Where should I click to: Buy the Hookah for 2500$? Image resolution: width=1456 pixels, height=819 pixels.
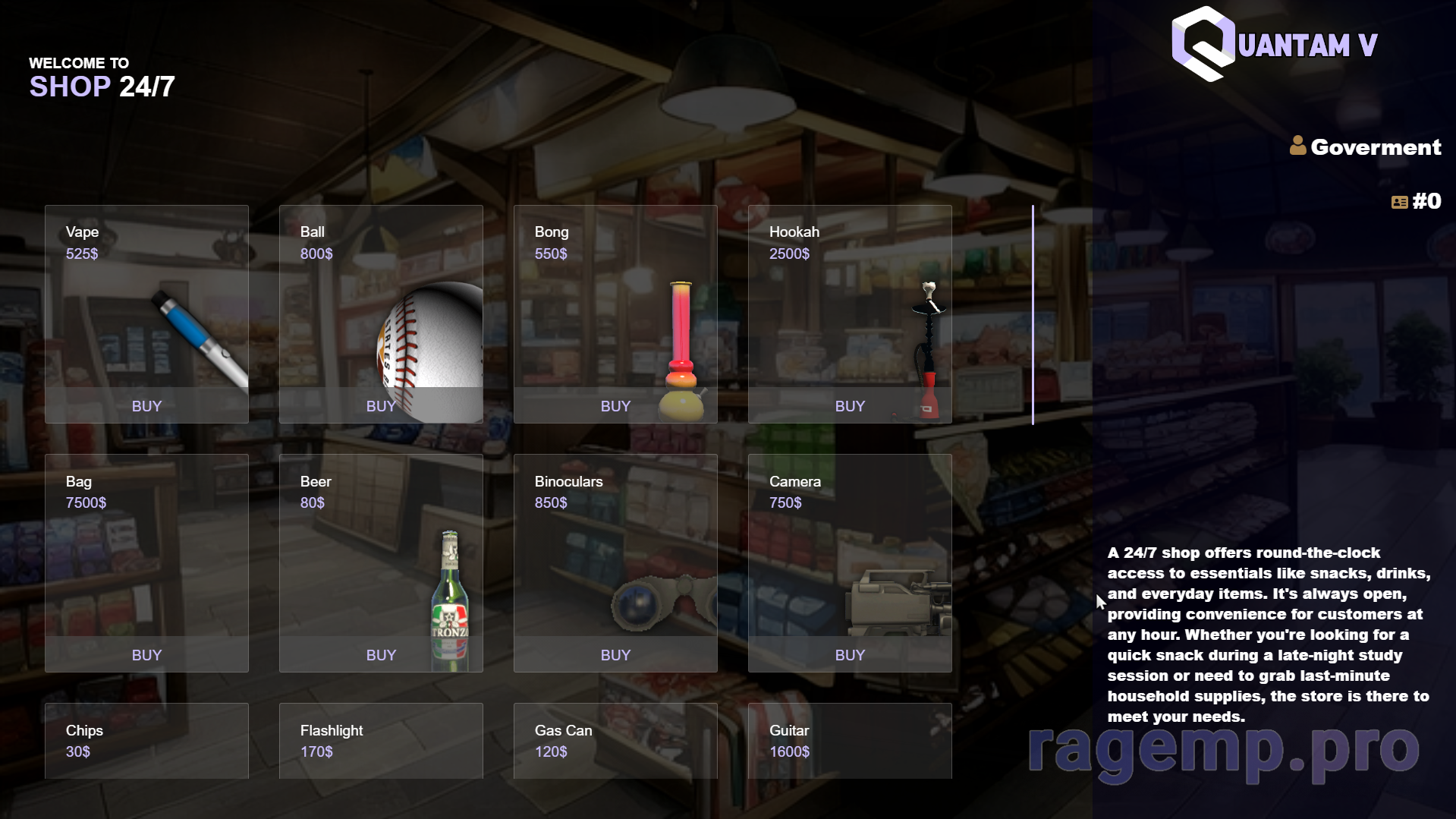click(850, 406)
